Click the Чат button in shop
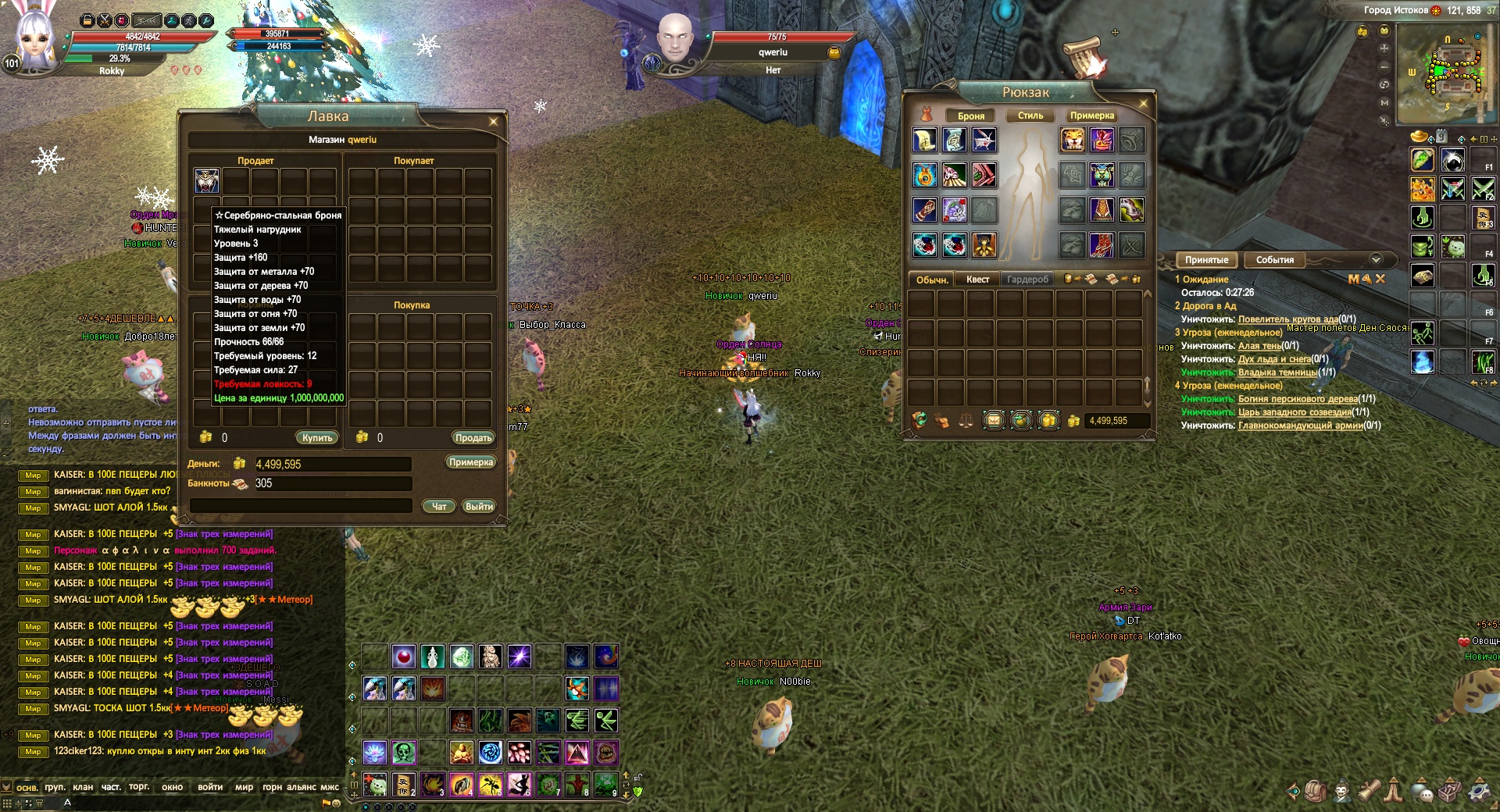Screen dimensions: 1500x812 pos(439,507)
